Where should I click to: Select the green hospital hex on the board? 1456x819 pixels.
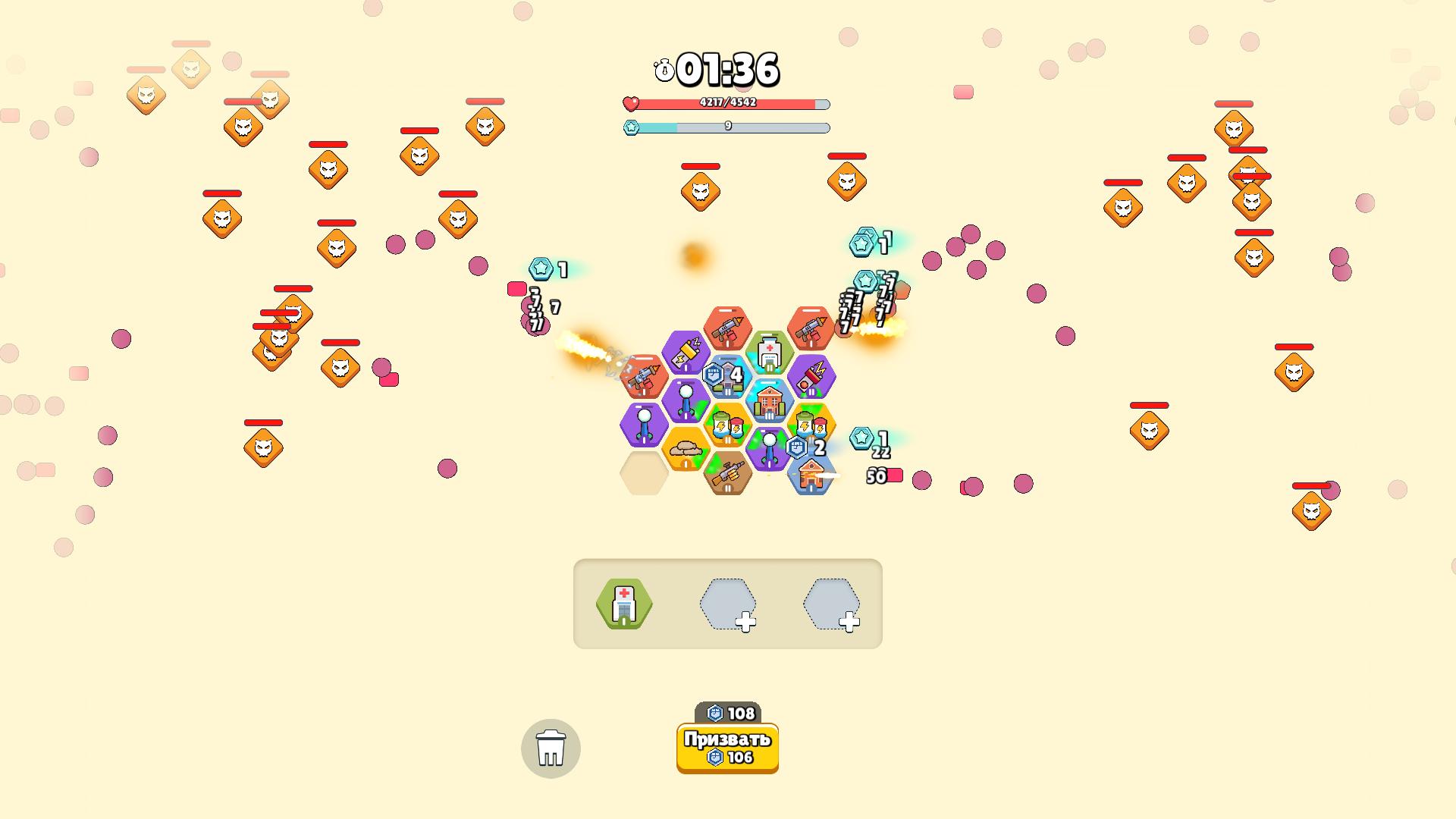tap(770, 350)
